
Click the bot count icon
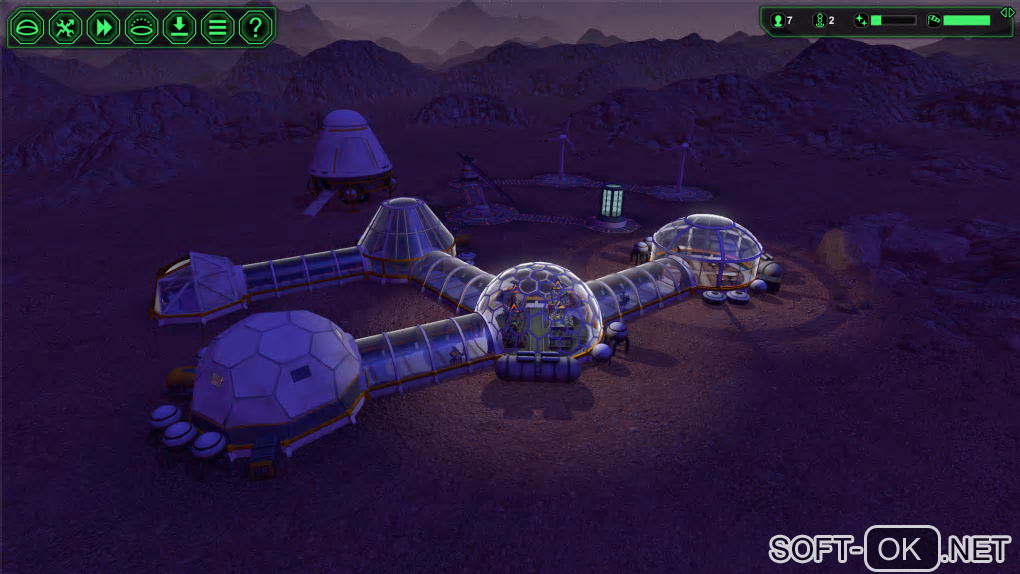pos(818,20)
